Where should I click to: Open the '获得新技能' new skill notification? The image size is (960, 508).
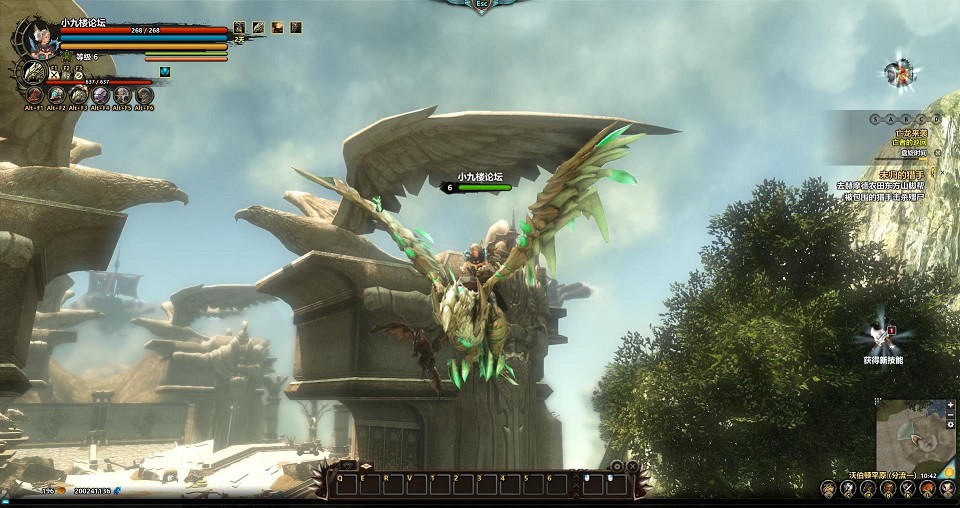tap(882, 338)
